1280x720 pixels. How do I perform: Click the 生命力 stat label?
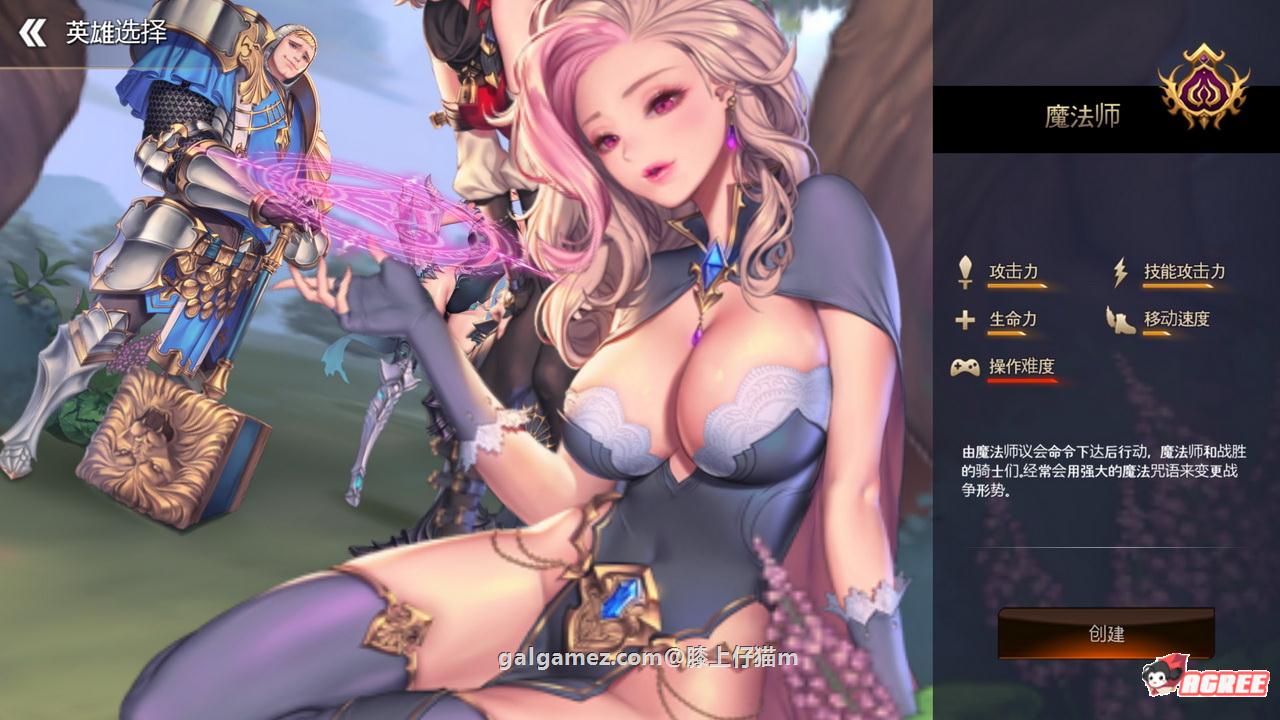[1013, 318]
